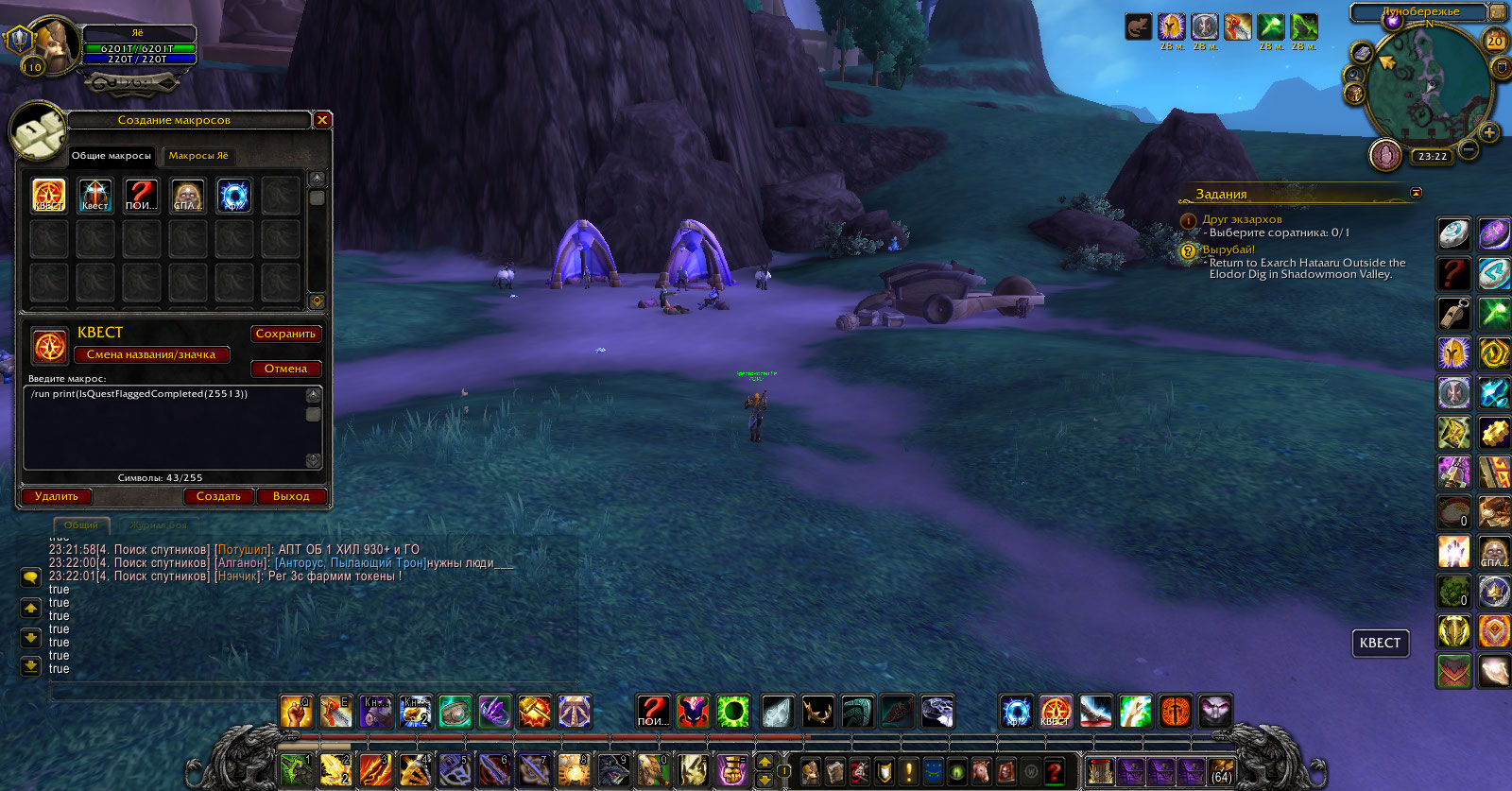Screen dimensions: 1512x791
Task: Select the Друг экзархов quest in tracker
Action: [1242, 219]
